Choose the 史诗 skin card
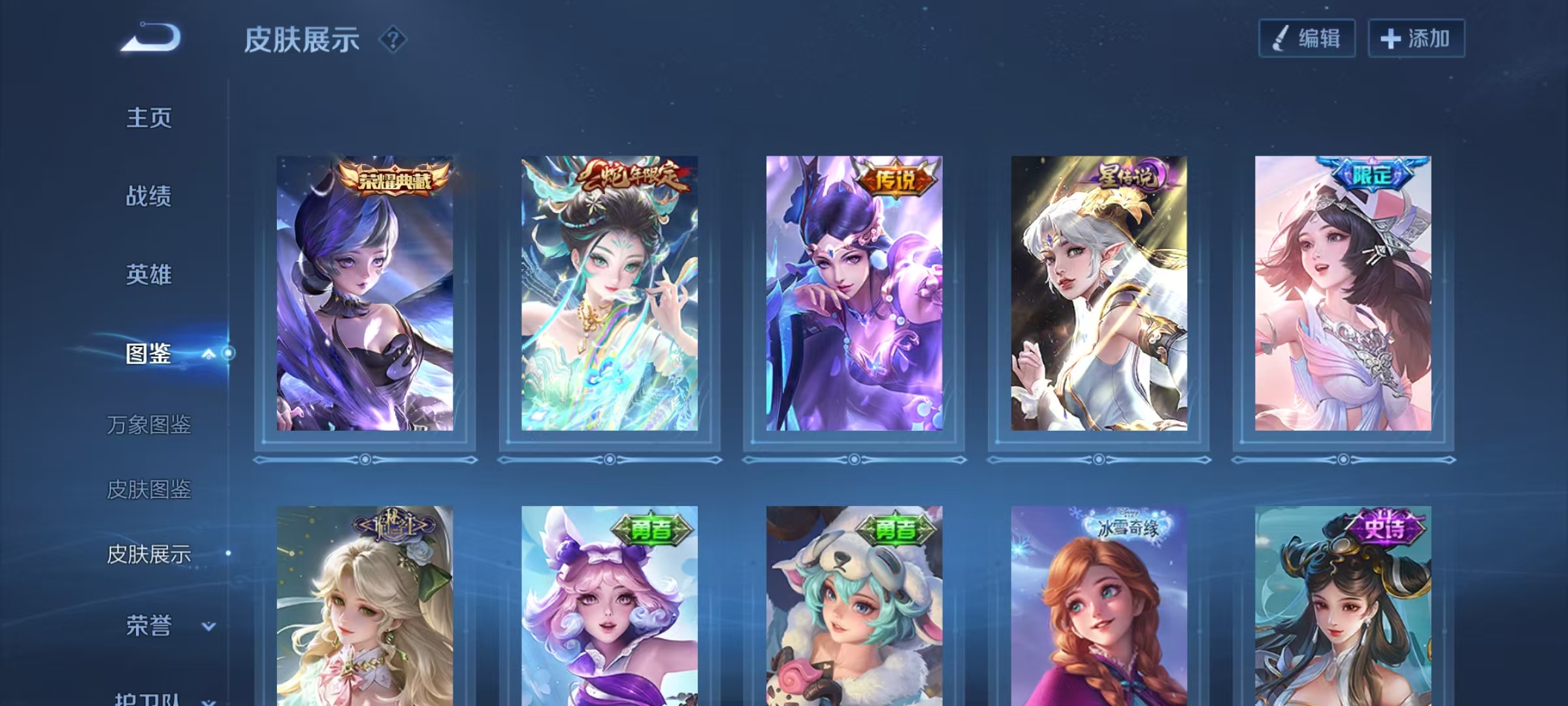This screenshot has height=706, width=1568. (1343, 608)
